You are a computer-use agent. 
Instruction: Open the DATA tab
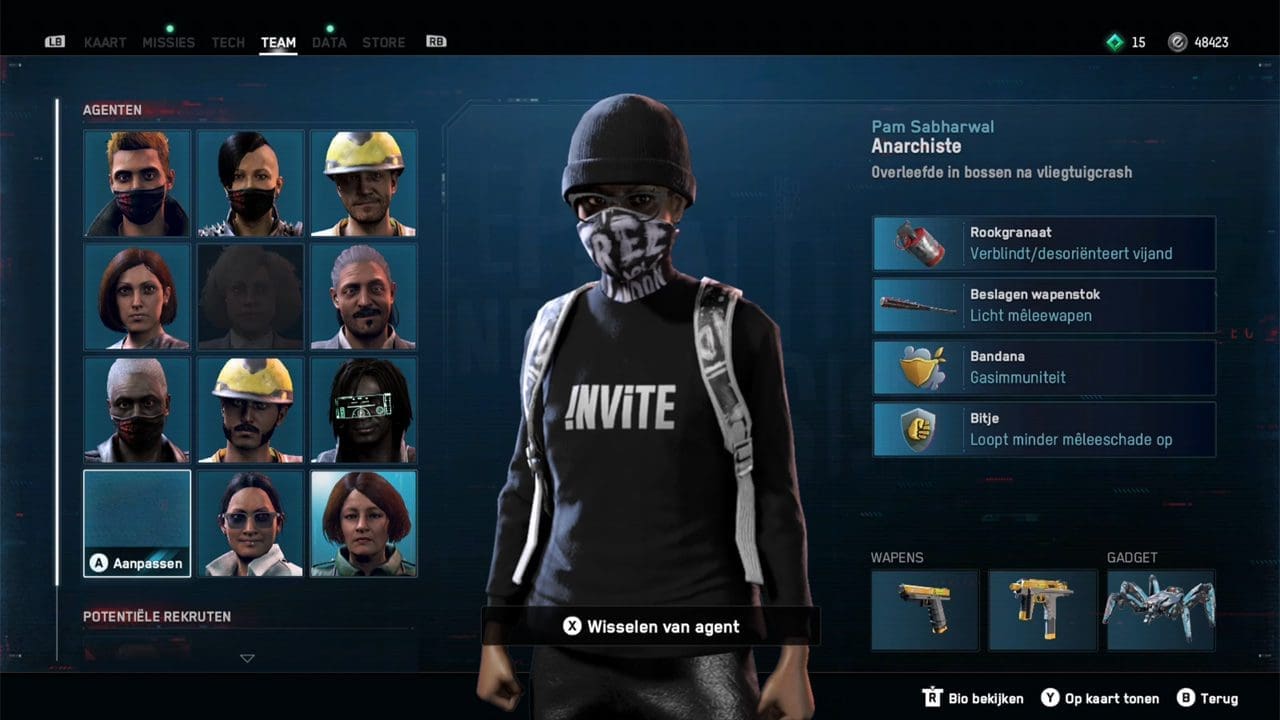329,43
